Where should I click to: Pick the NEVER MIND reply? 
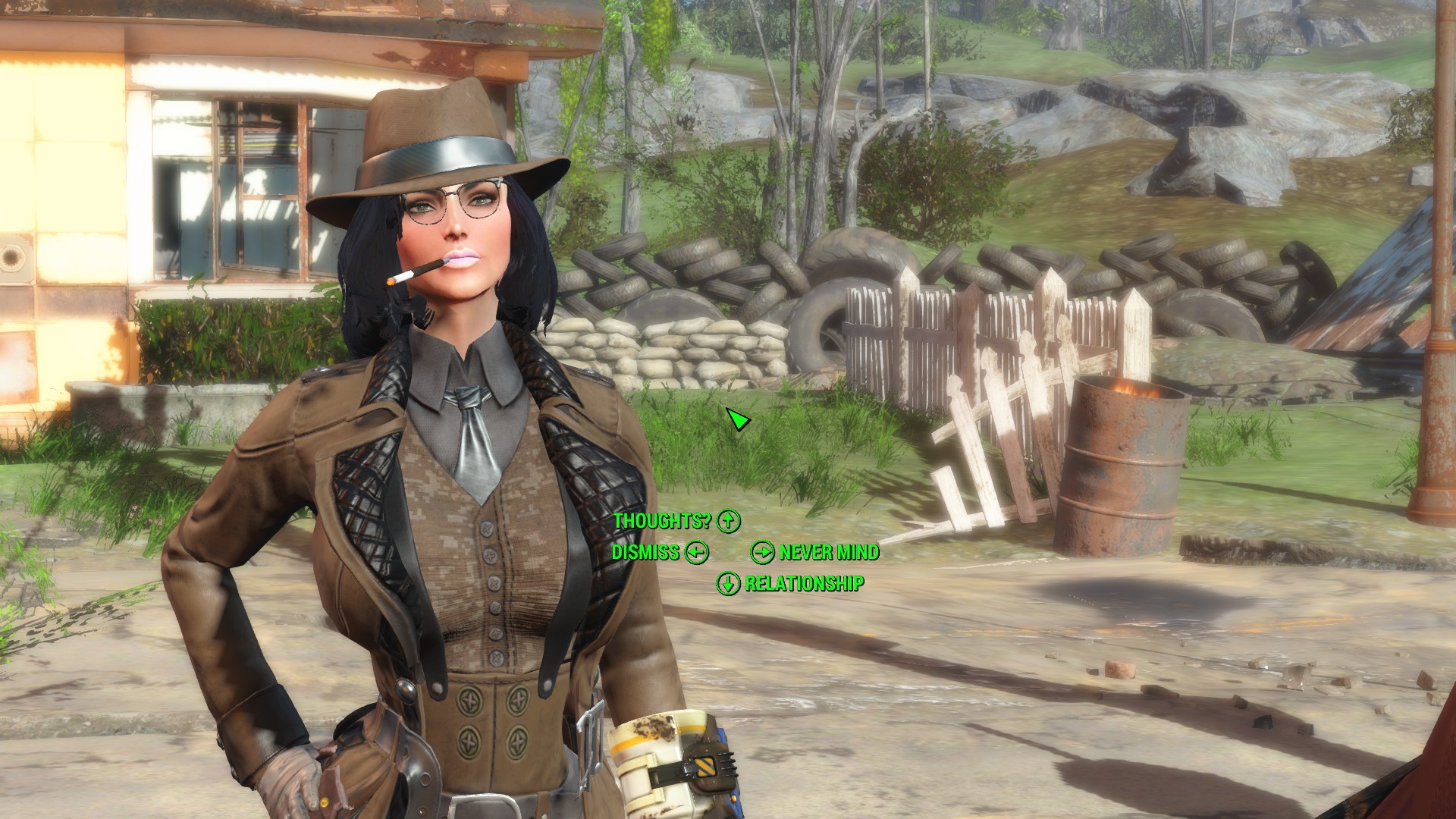(829, 552)
